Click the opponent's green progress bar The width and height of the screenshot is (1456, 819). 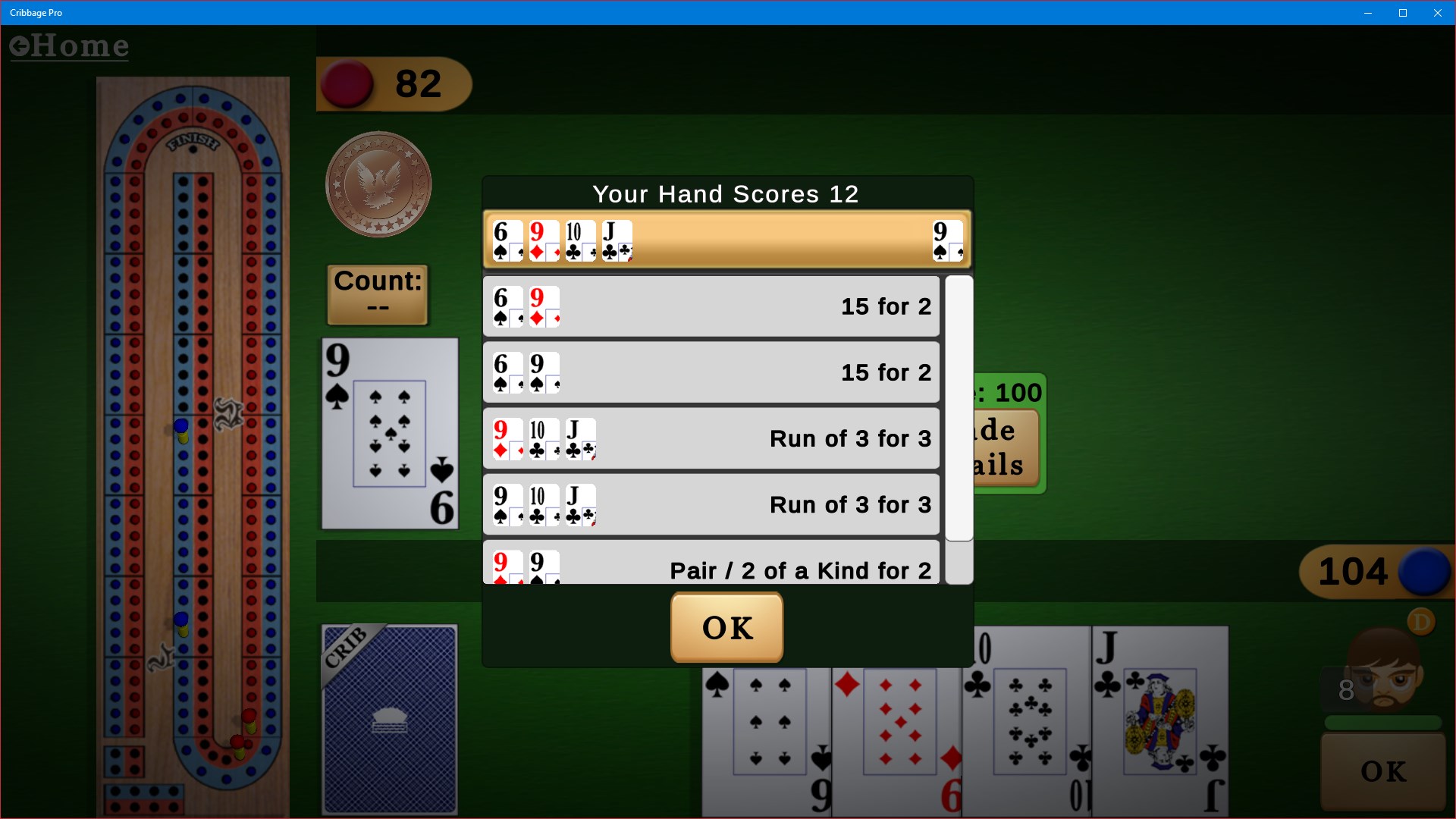[x=1382, y=722]
